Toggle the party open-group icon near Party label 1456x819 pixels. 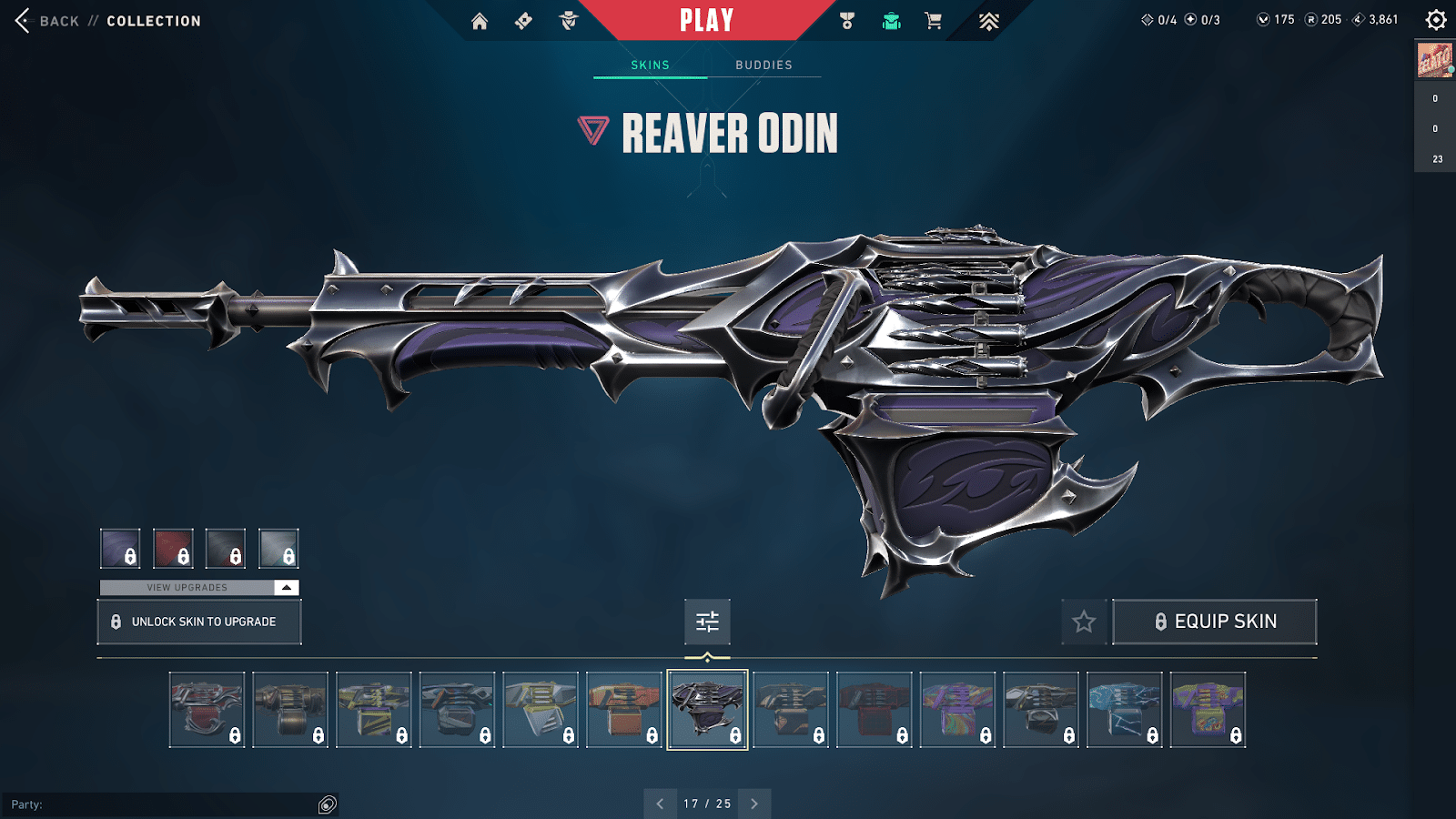325,804
